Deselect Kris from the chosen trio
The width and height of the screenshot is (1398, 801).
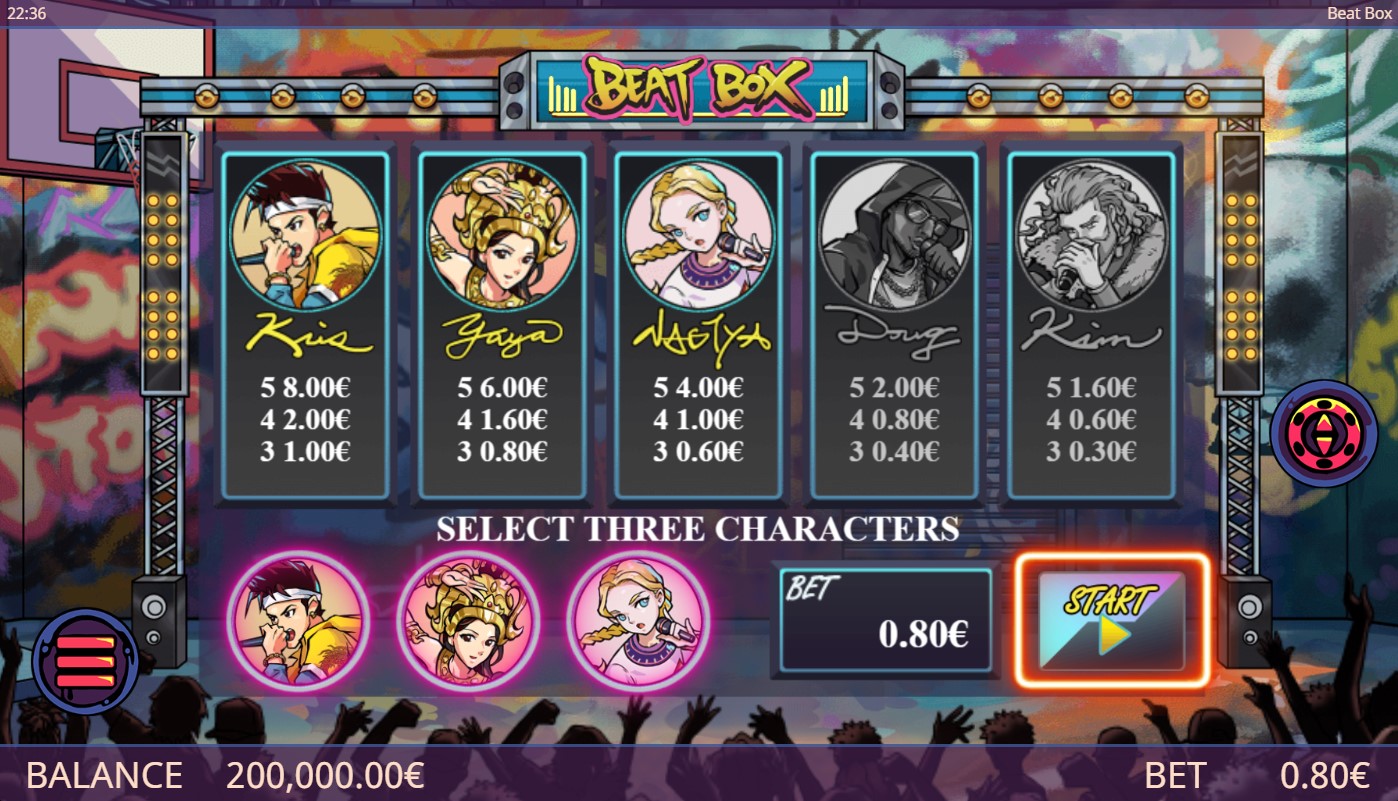(x=299, y=620)
